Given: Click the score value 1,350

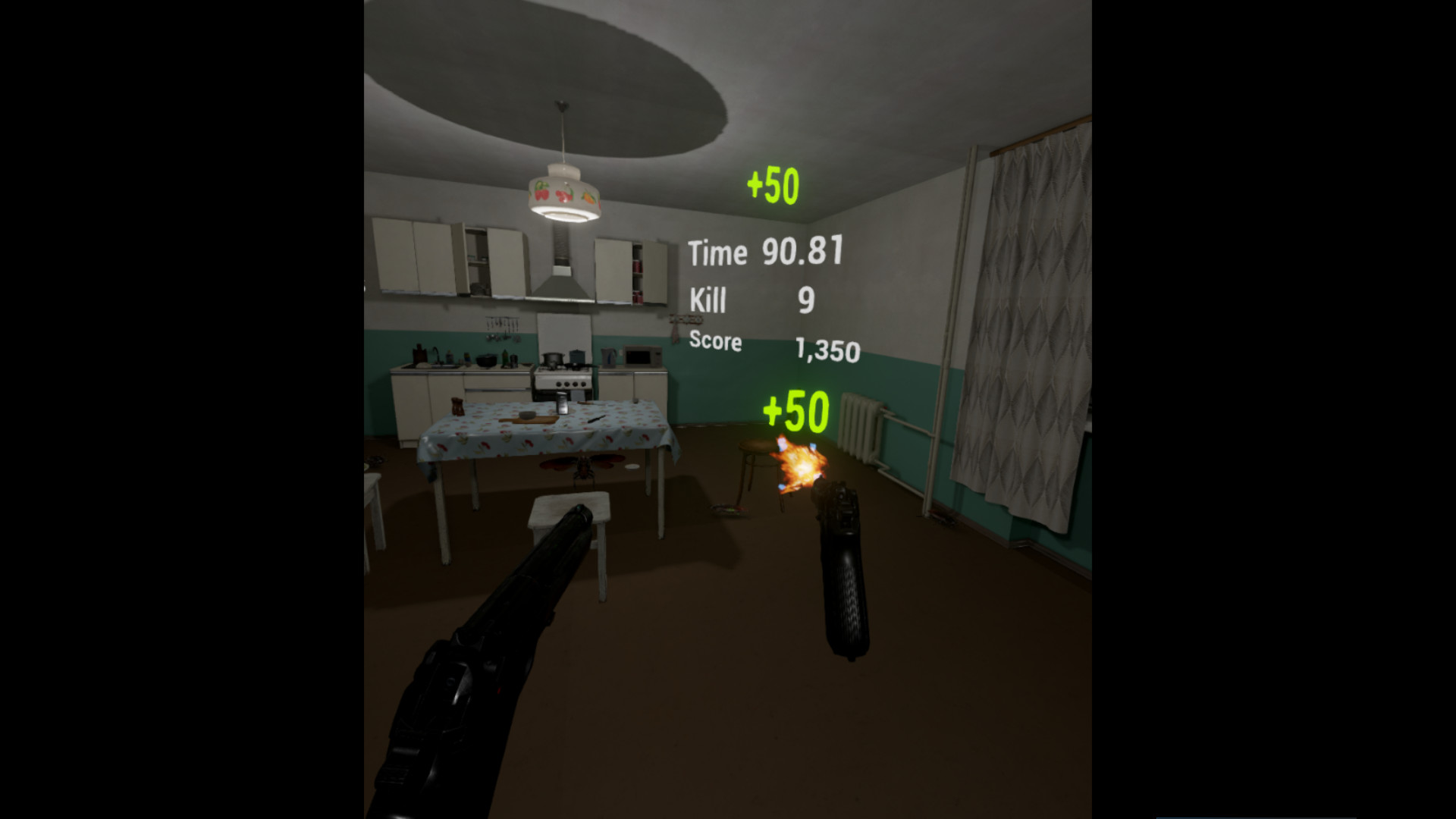Looking at the screenshot, I should pyautogui.click(x=828, y=350).
